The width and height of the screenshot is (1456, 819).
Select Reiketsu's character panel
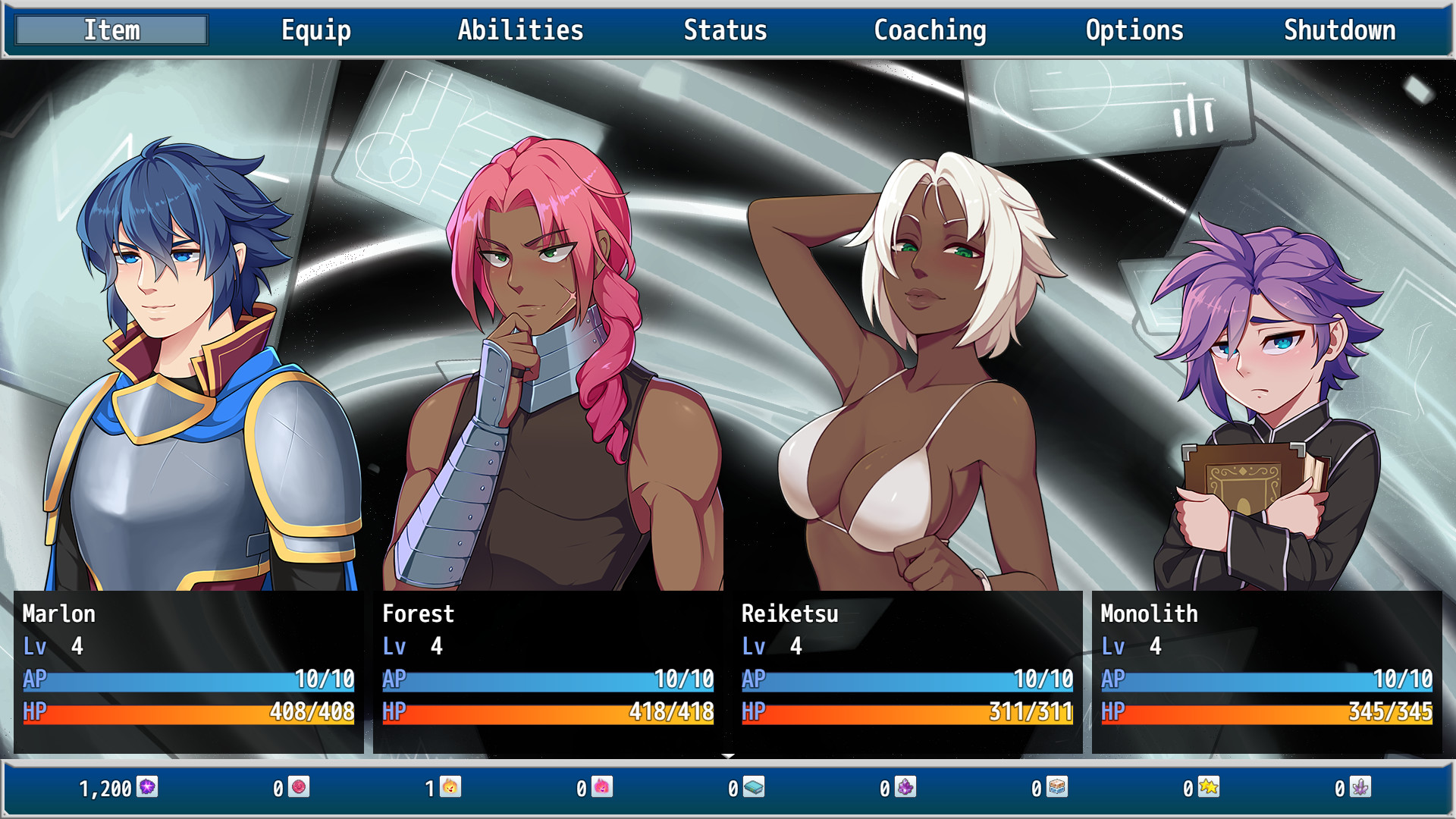click(906, 667)
